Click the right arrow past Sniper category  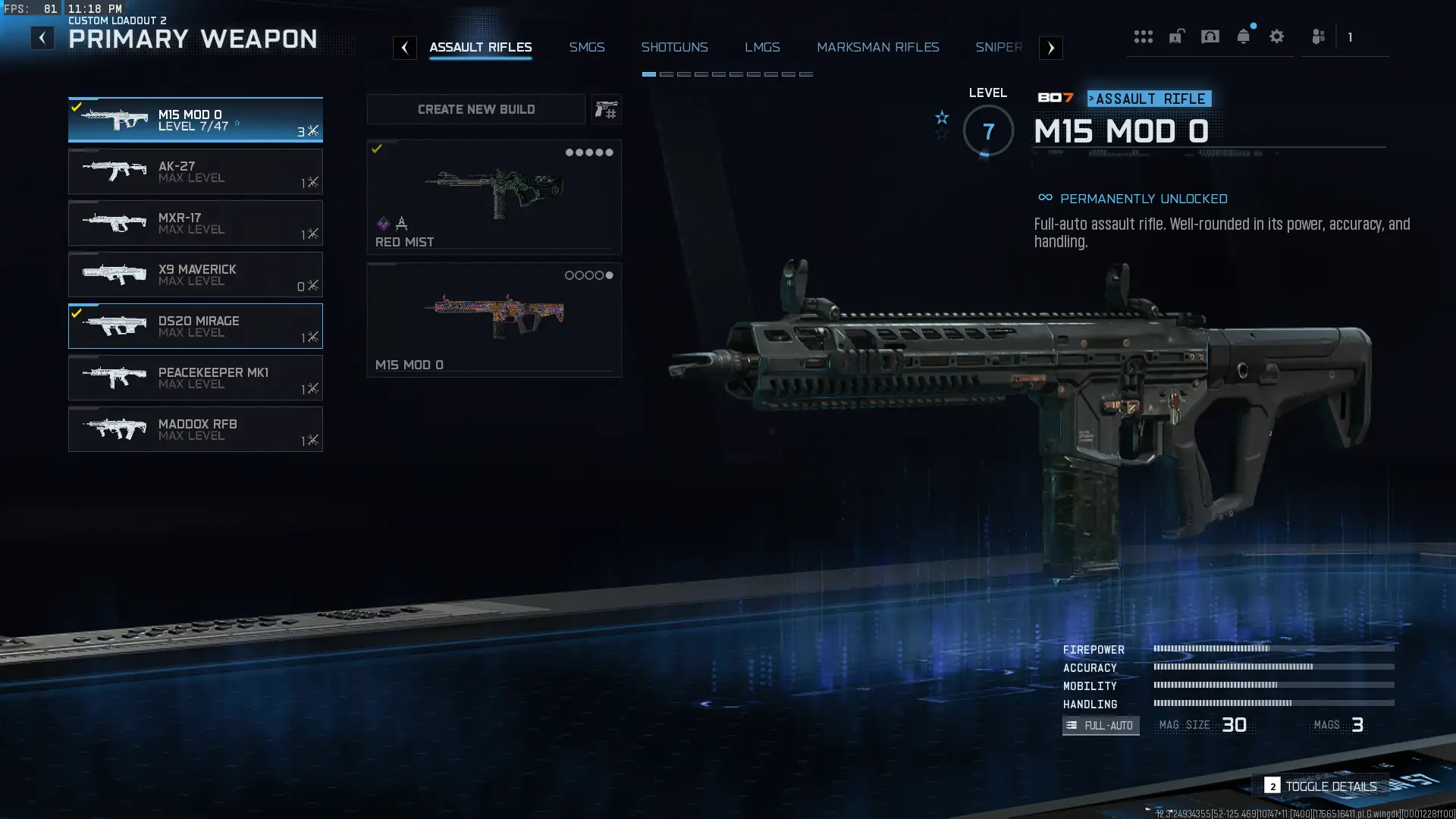click(1051, 48)
